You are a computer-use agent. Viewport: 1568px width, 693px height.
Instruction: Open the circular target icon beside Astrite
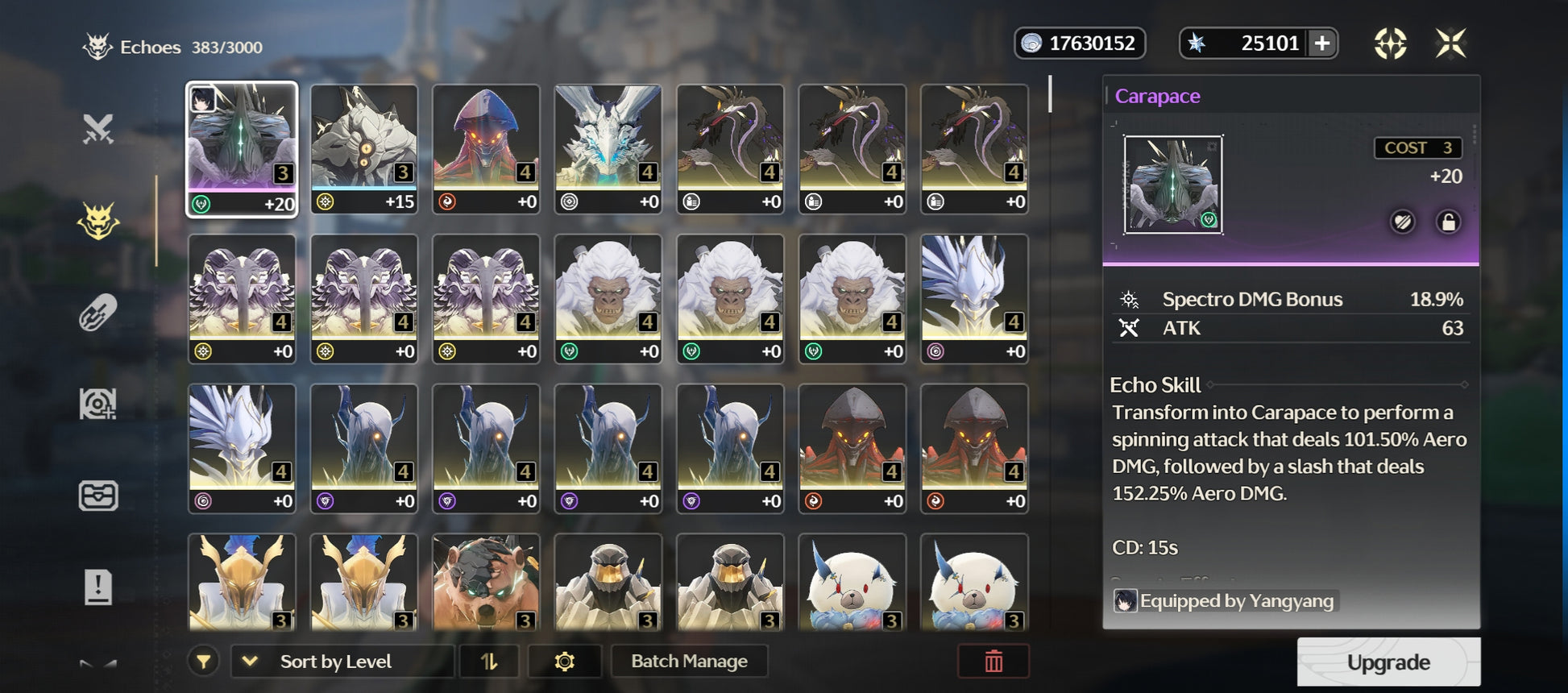coord(1390,44)
